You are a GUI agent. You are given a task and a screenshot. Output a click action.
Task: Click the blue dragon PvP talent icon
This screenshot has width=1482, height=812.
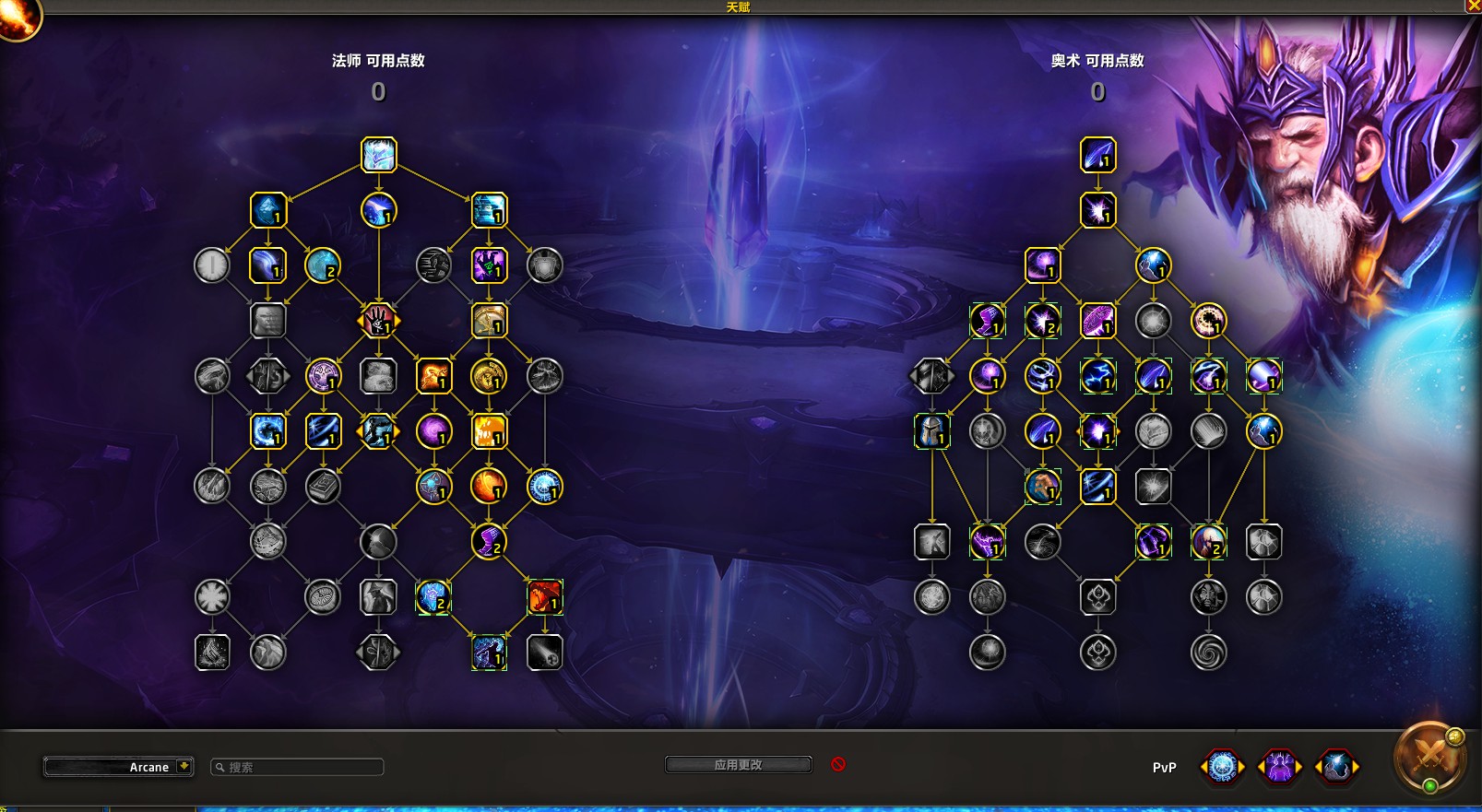coord(1339,765)
